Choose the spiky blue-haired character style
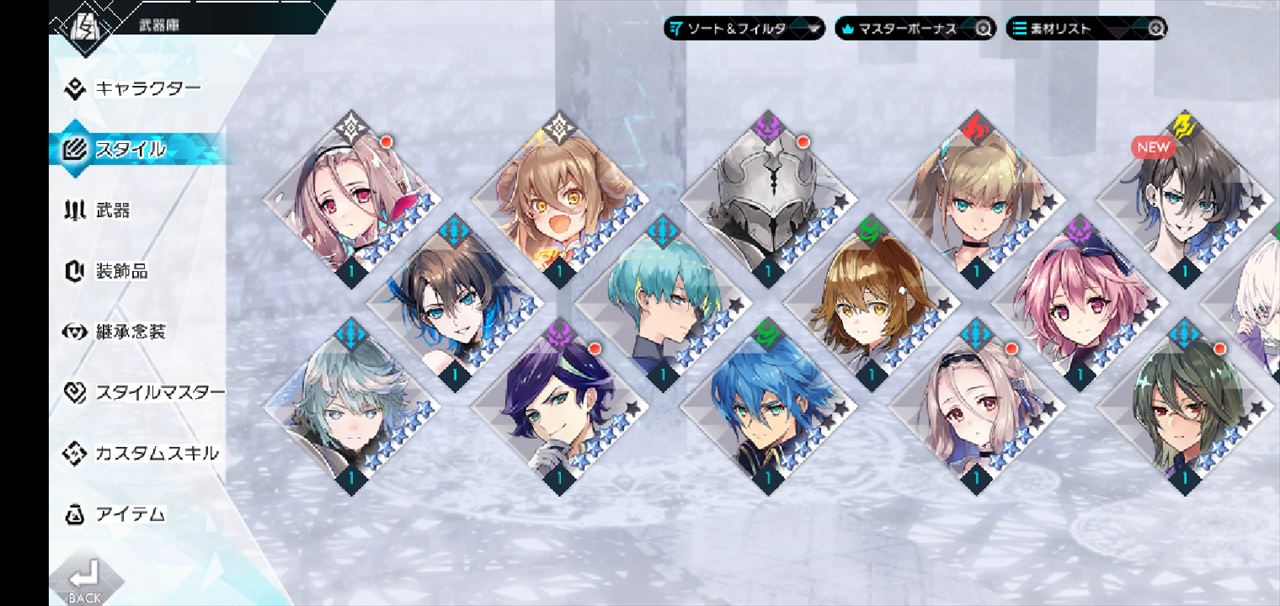Image resolution: width=1280 pixels, height=606 pixels. tap(766, 410)
